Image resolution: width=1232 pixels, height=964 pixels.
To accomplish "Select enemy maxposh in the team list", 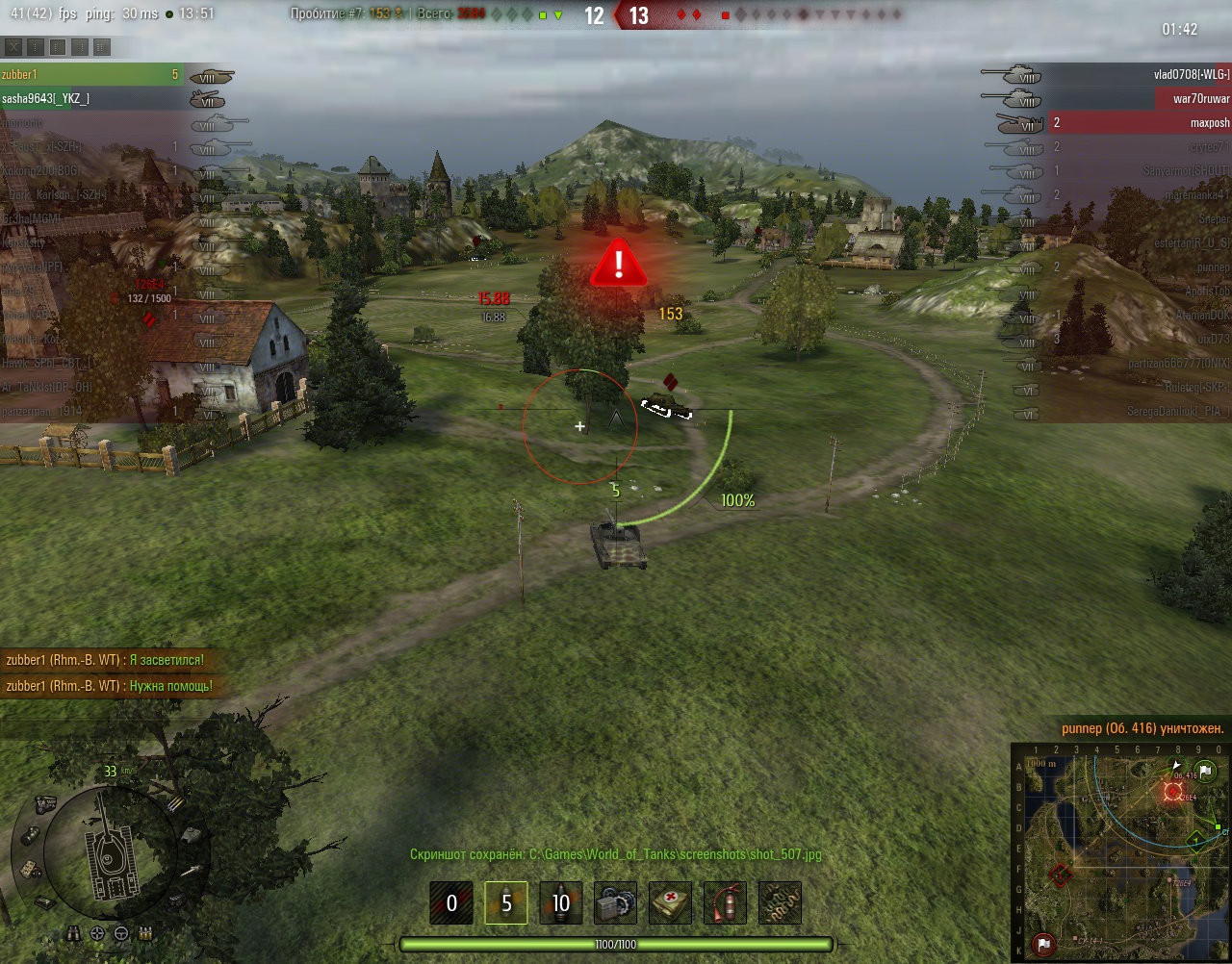I will (x=1136, y=123).
